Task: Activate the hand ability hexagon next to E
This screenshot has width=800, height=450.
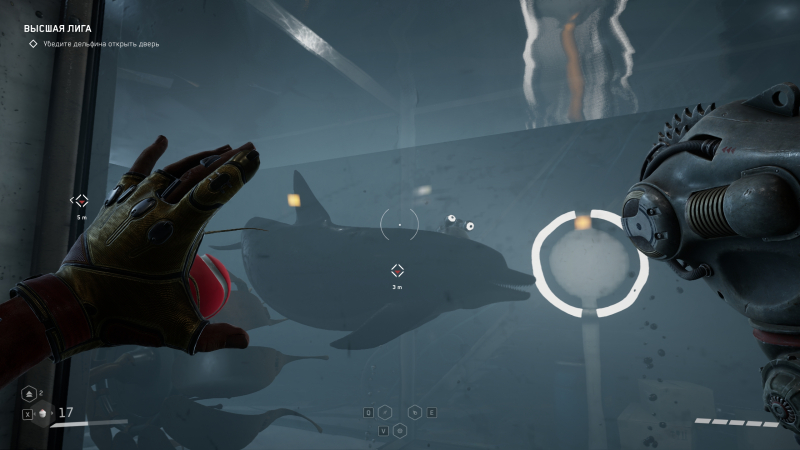Action: click(414, 412)
